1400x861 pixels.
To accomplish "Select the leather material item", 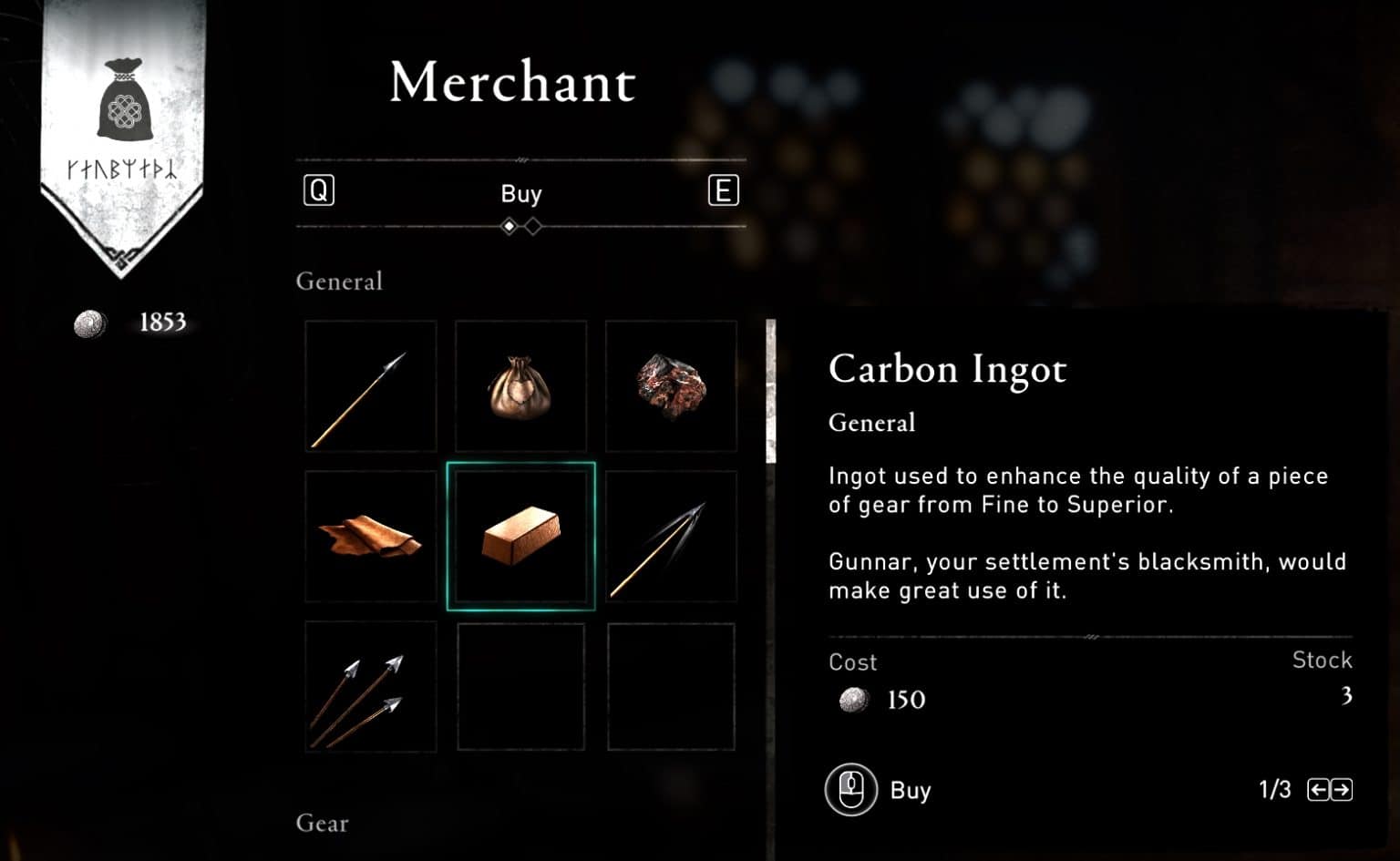I will point(370,536).
